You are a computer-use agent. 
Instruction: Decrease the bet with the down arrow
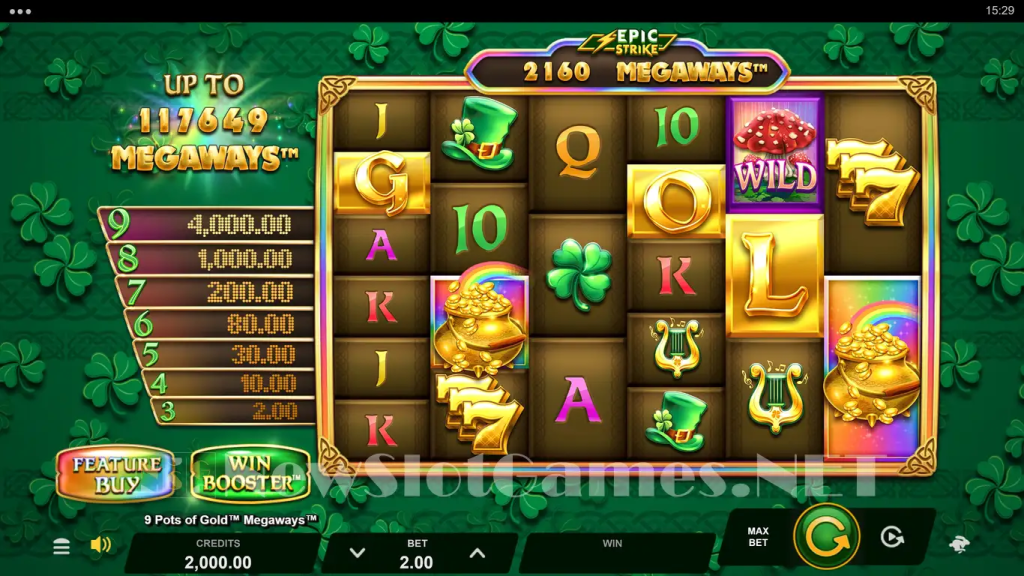click(x=357, y=553)
